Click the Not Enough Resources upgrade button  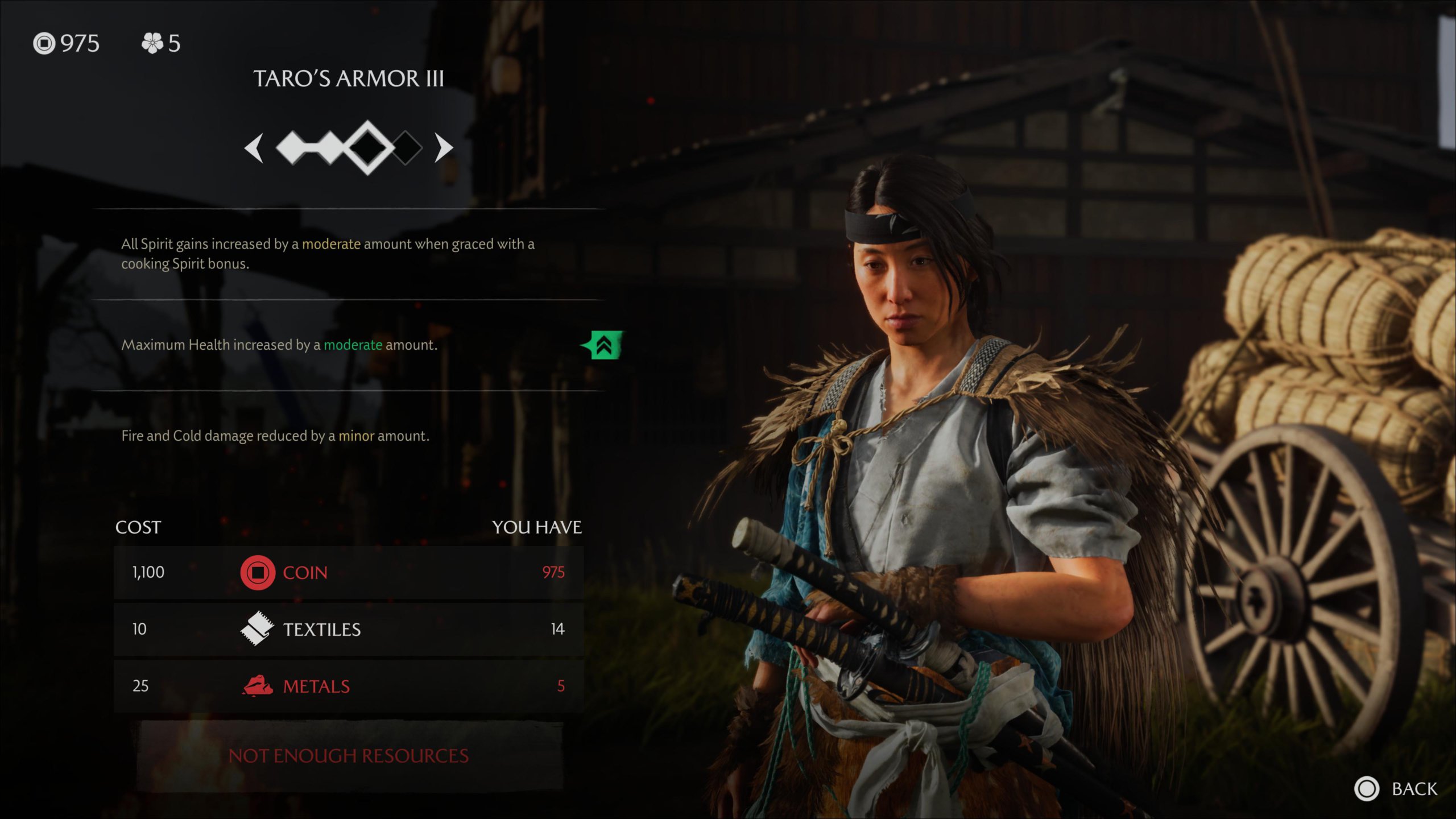pyautogui.click(x=349, y=756)
